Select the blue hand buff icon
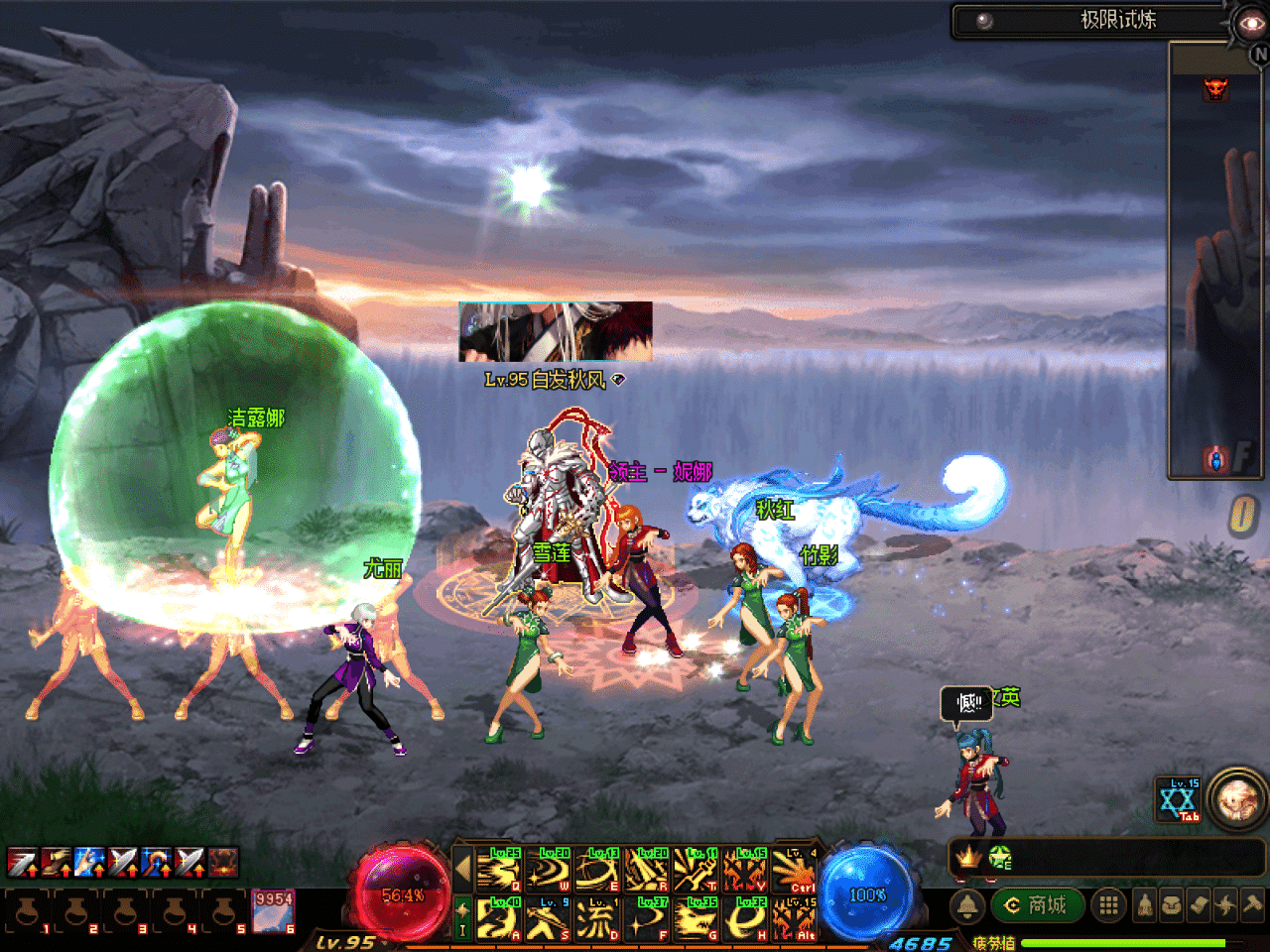This screenshot has width=1270, height=952. (x=89, y=862)
